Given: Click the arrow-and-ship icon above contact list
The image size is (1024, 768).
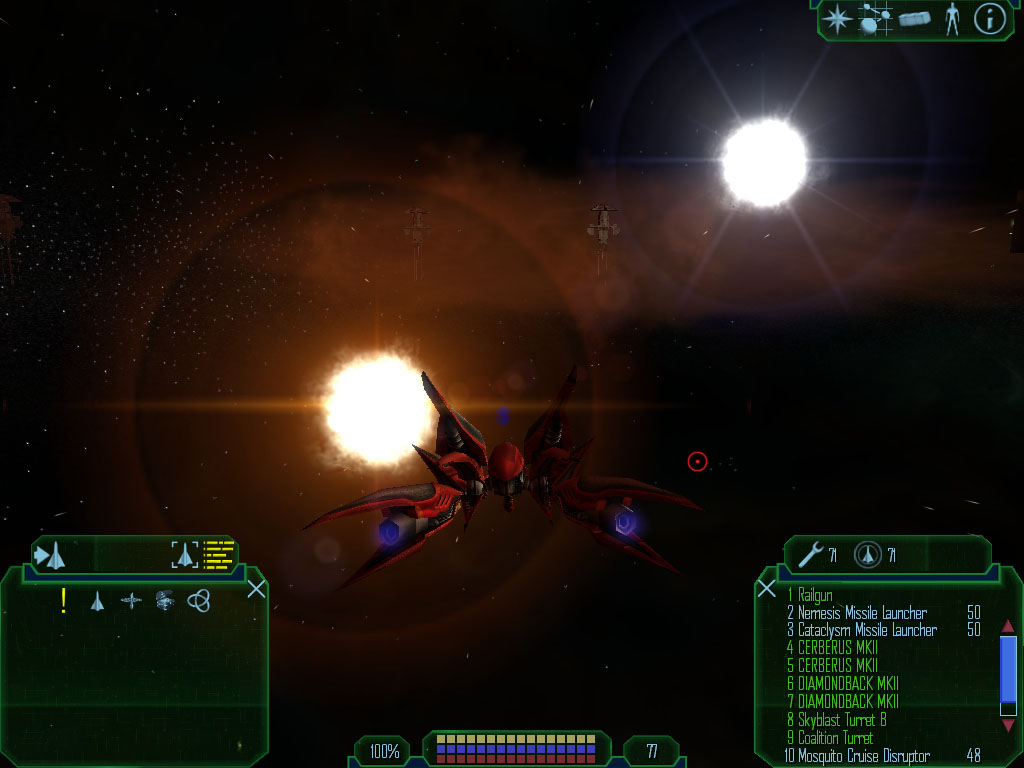Looking at the screenshot, I should (50, 555).
